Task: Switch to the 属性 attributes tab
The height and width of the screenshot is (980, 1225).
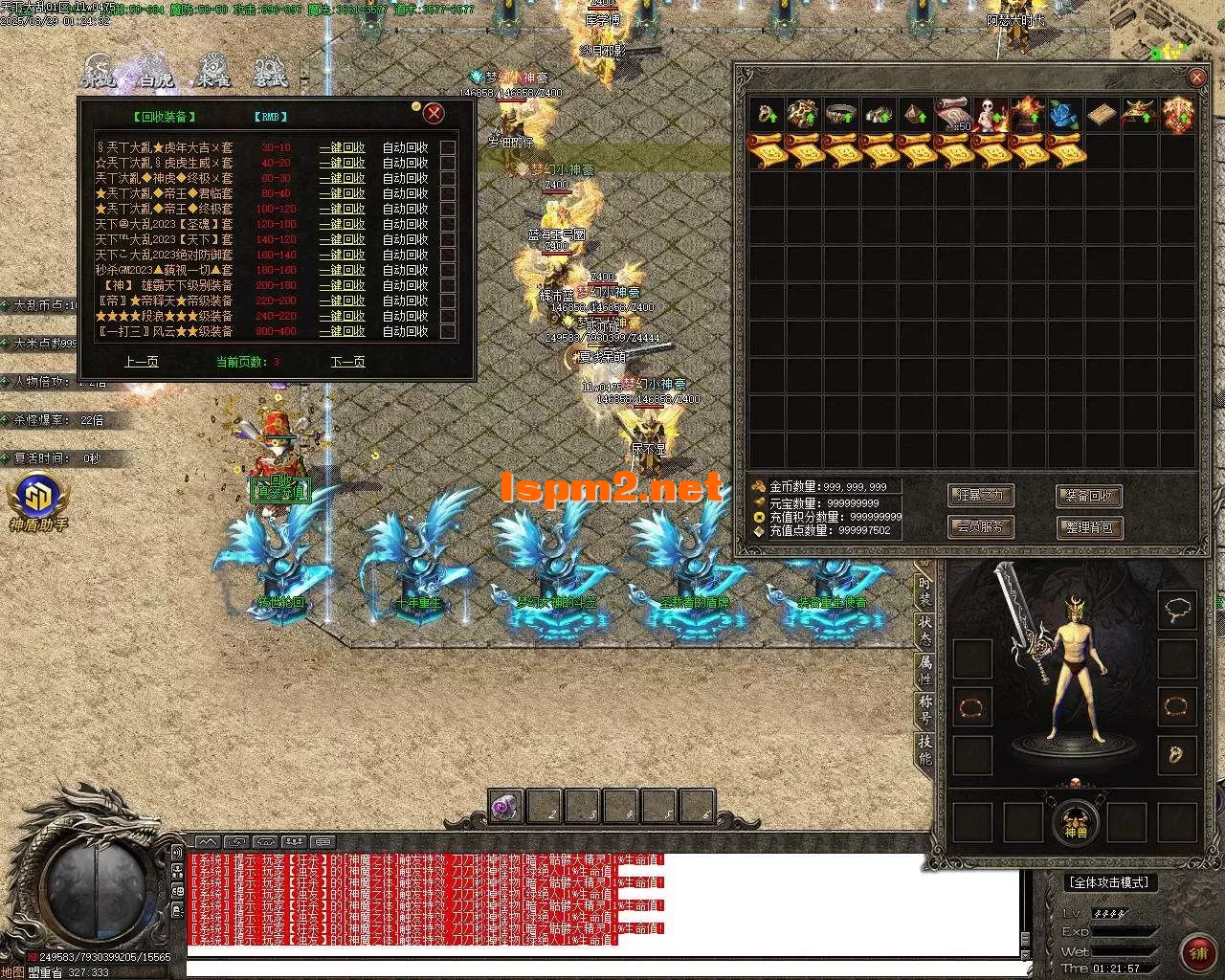Action: tap(925, 669)
